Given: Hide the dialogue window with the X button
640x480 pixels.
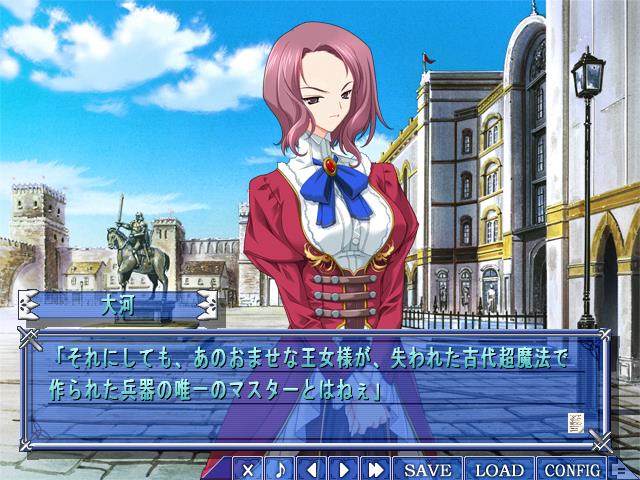Looking at the screenshot, I should (249, 469).
